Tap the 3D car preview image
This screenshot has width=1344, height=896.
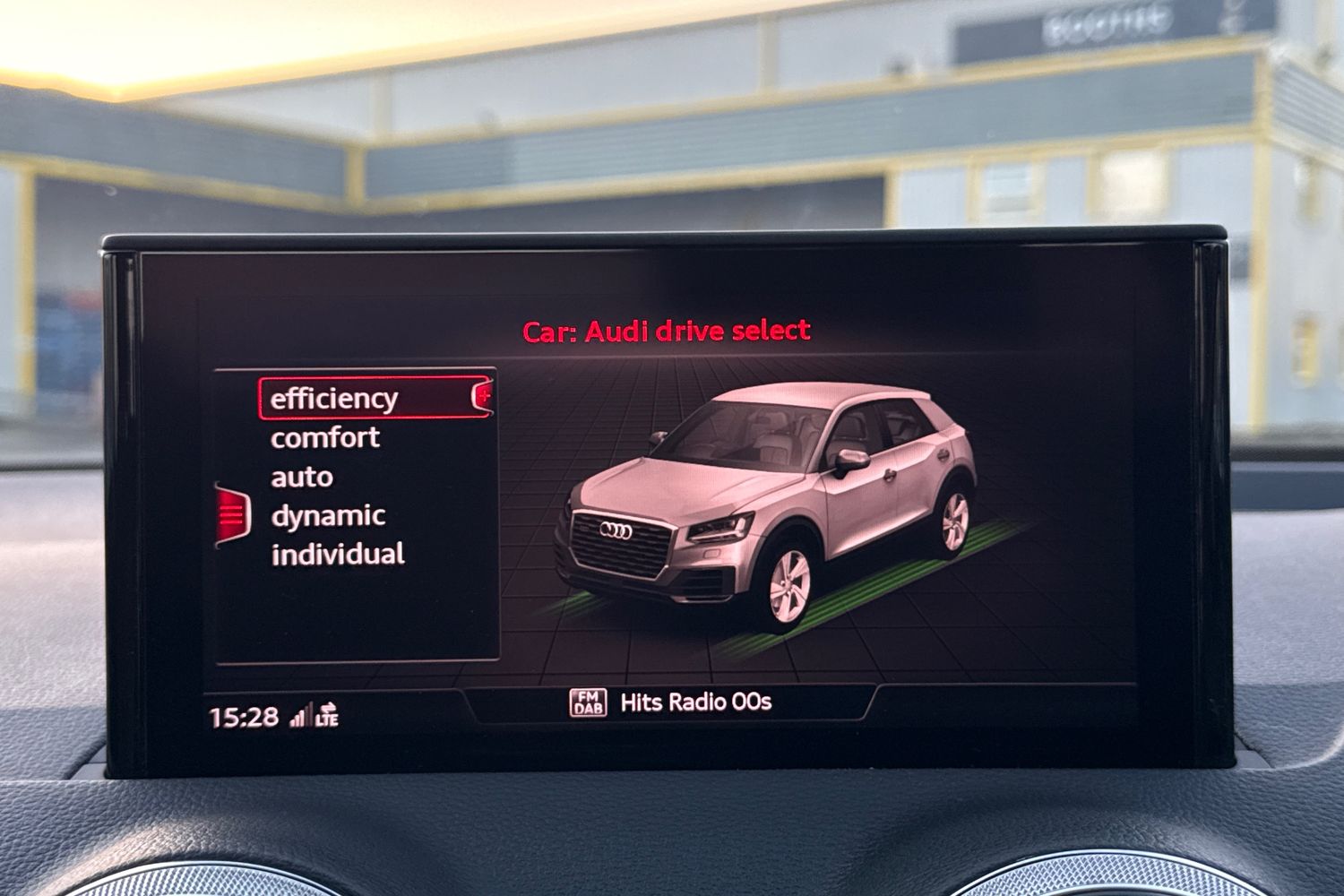(788, 502)
